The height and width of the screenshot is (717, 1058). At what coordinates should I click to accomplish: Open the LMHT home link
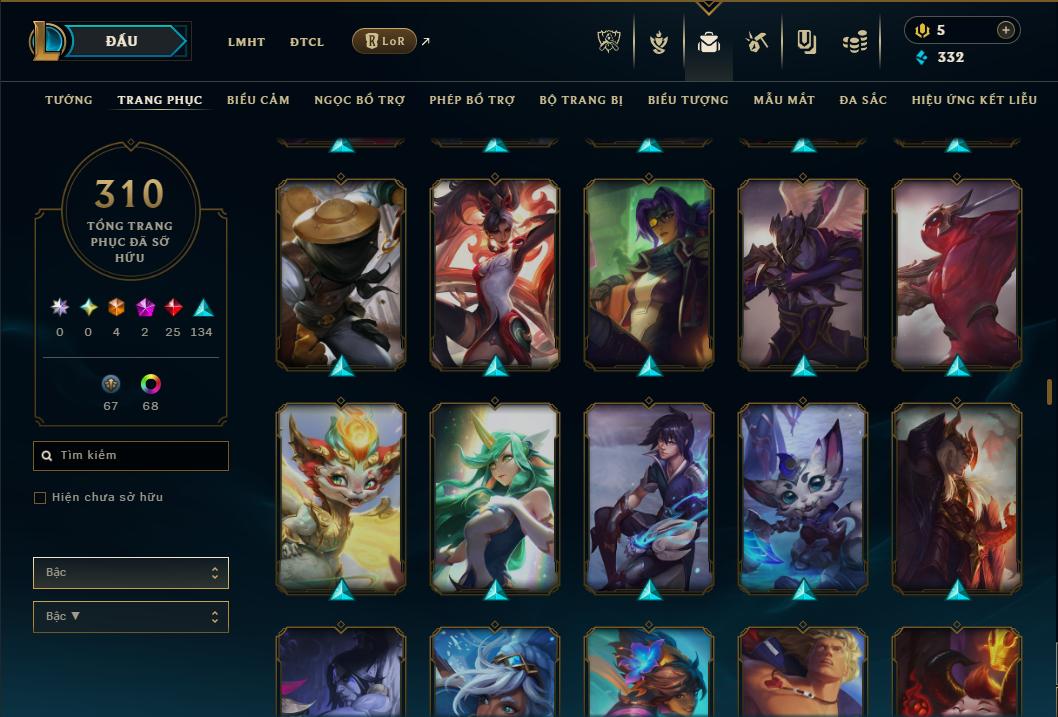pos(246,42)
